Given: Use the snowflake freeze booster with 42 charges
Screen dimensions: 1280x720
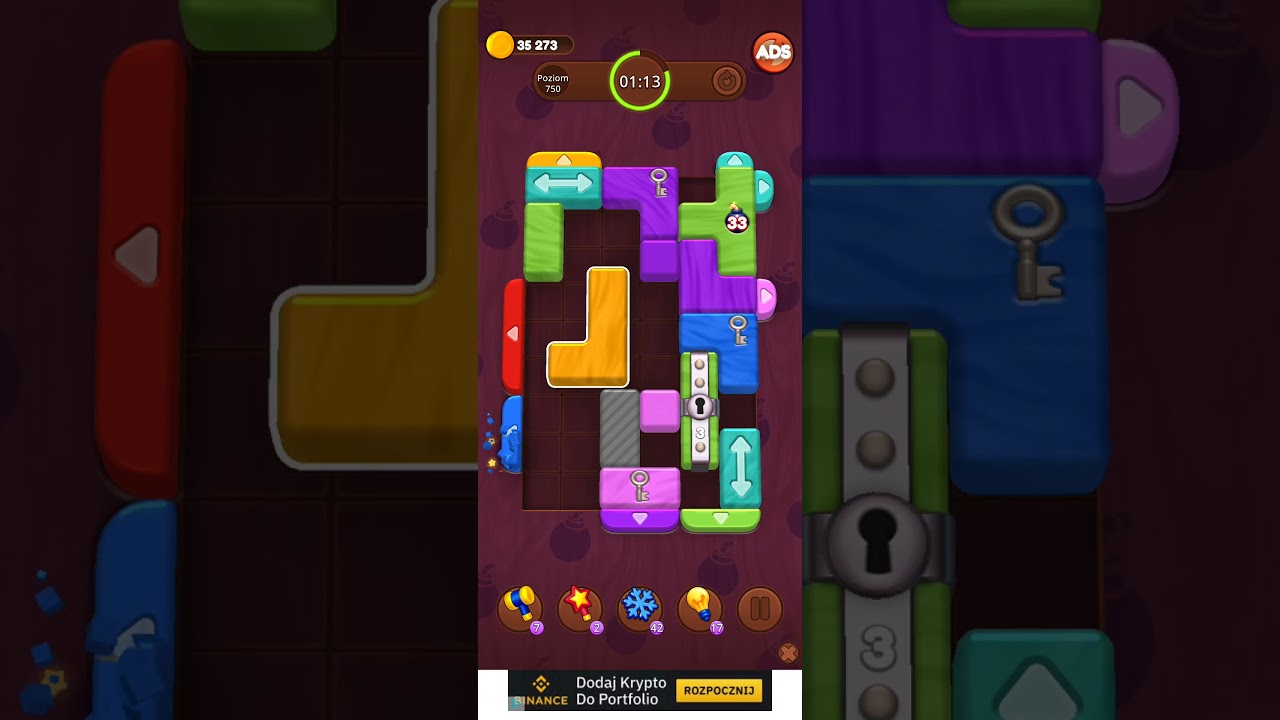Looking at the screenshot, I should (x=642, y=605).
